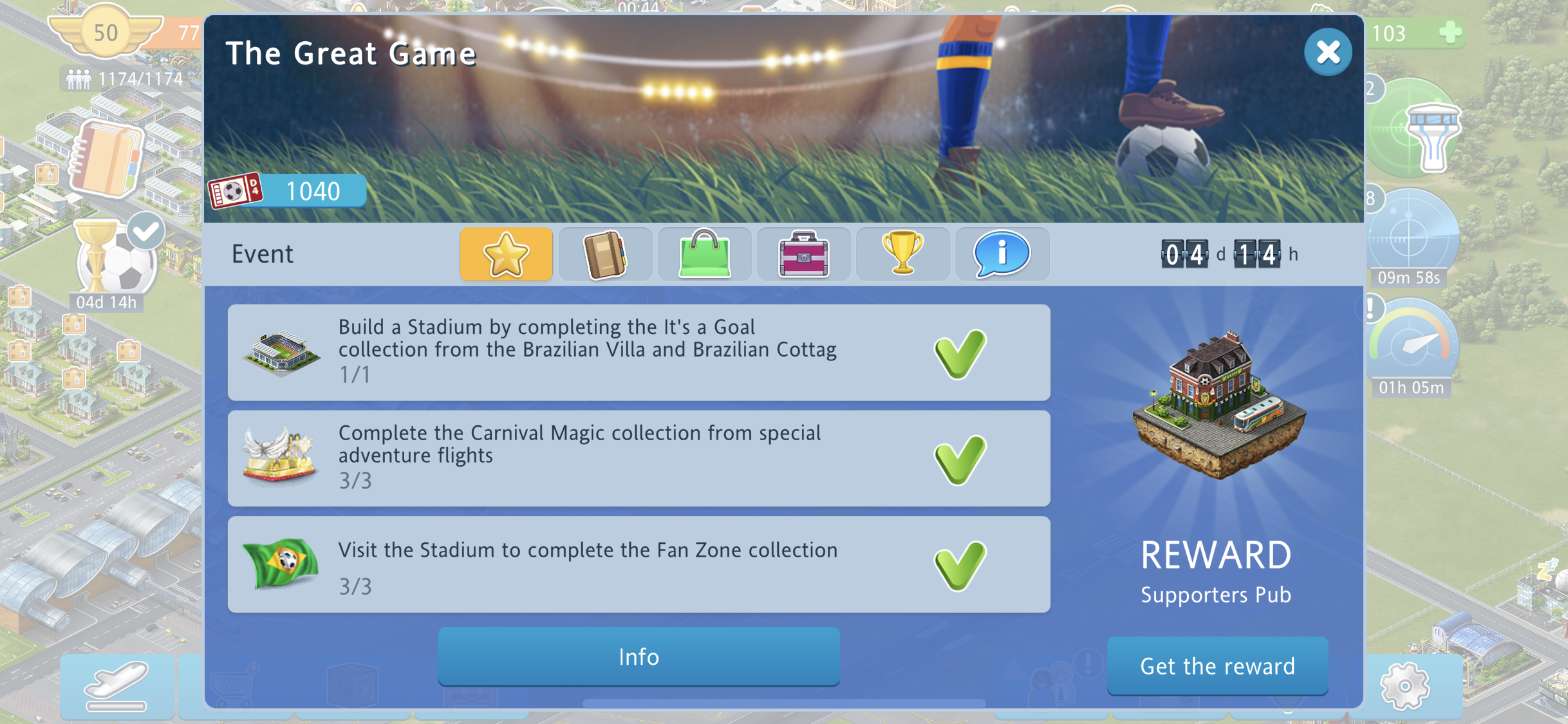This screenshot has width=1568, height=724.
Task: Close The Great Game event window
Action: pyautogui.click(x=1327, y=52)
